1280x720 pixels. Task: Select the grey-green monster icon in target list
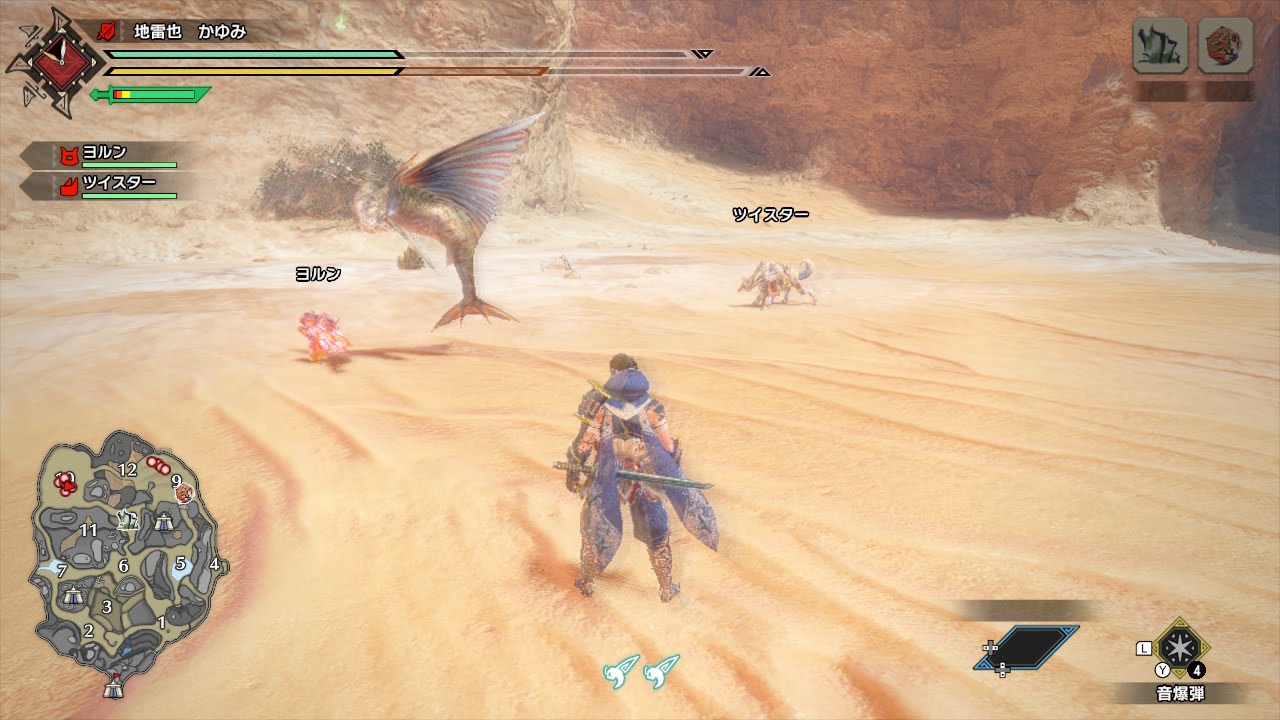pyautogui.click(x=1160, y=46)
